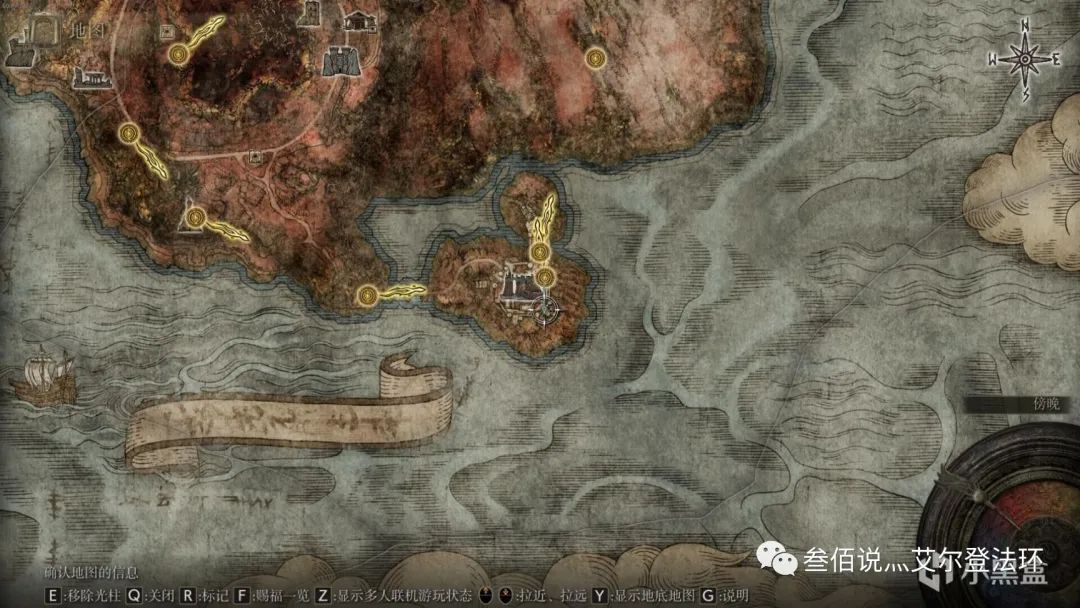Pick the grace marker touching the island castle
This screenshot has height=608, width=1080.
pos(545,276)
